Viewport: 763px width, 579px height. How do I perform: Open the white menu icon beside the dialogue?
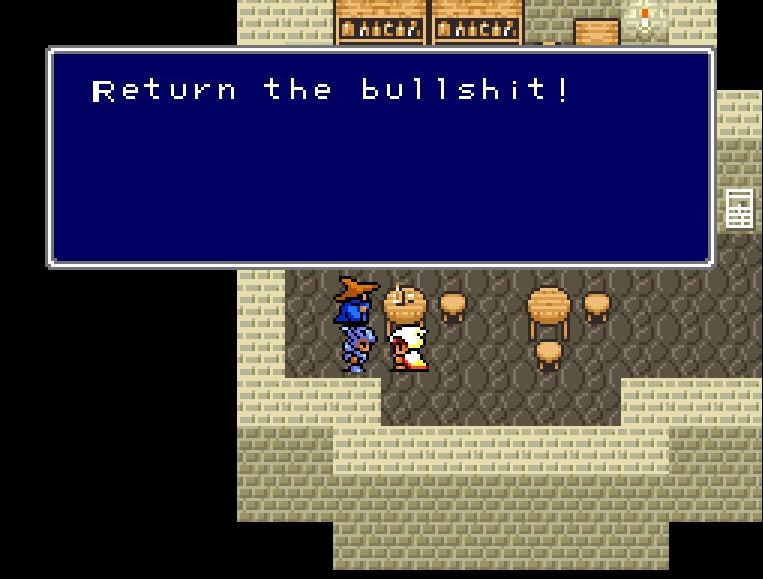pyautogui.click(x=738, y=208)
